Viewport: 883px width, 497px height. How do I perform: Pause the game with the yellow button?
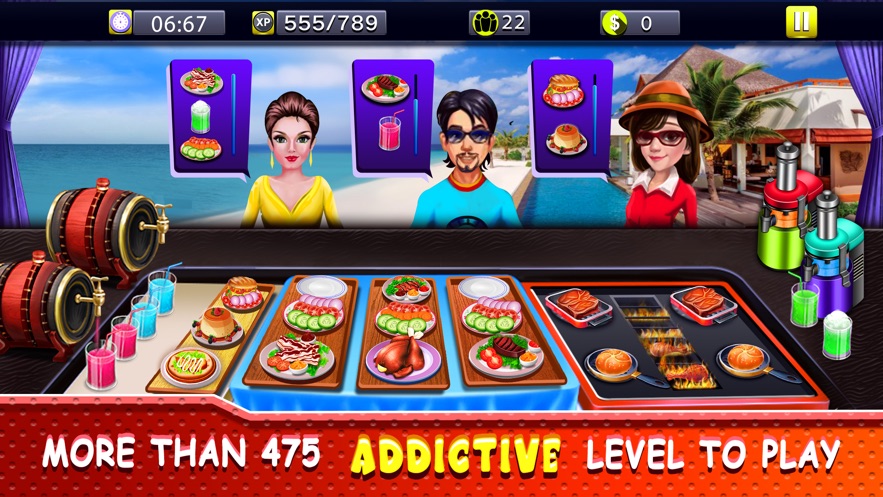(801, 22)
